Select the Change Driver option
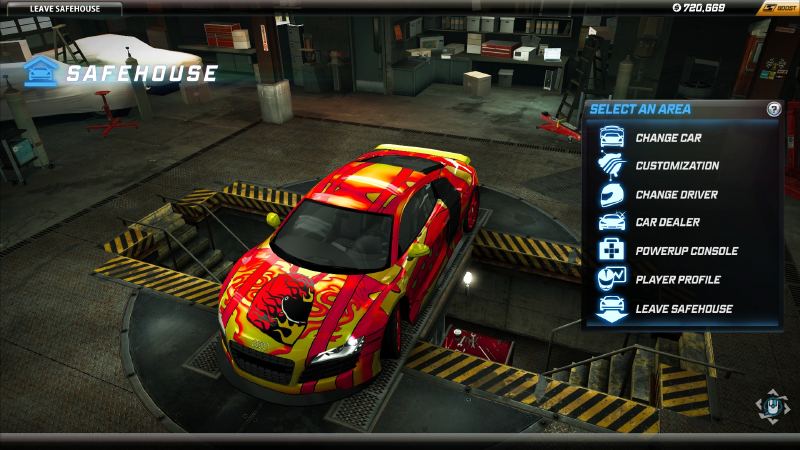Image resolution: width=800 pixels, height=450 pixels. coord(675,194)
